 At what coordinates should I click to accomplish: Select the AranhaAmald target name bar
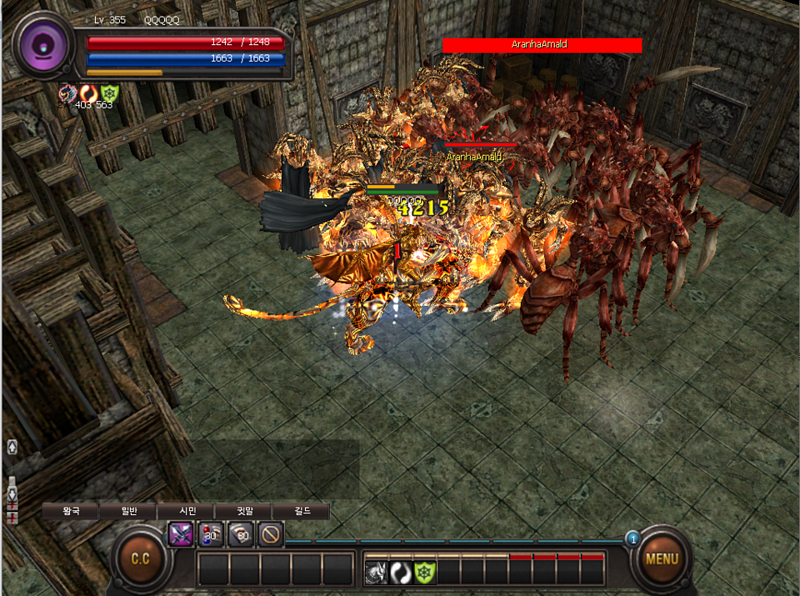click(542, 46)
